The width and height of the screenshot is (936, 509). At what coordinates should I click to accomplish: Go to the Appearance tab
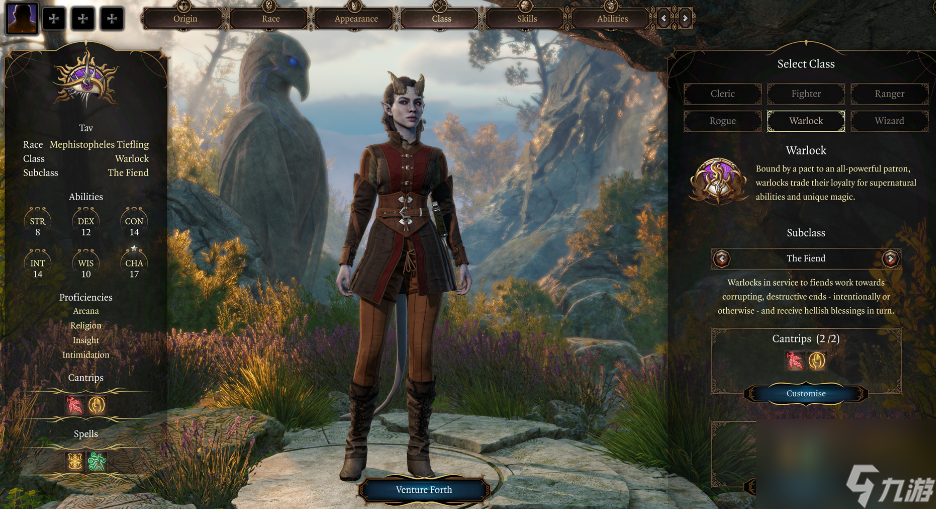pos(356,18)
